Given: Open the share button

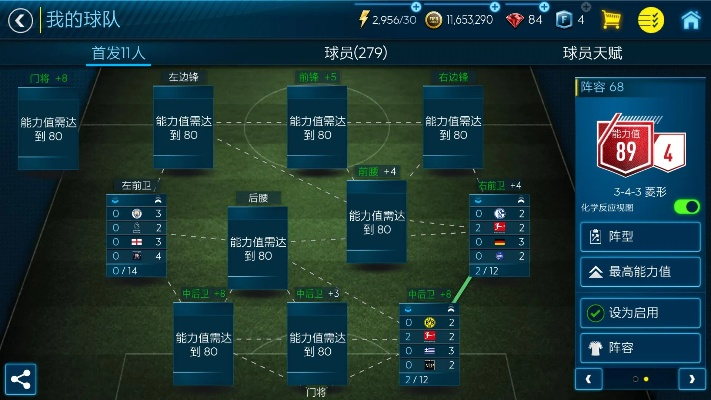Looking at the screenshot, I should coord(20,379).
